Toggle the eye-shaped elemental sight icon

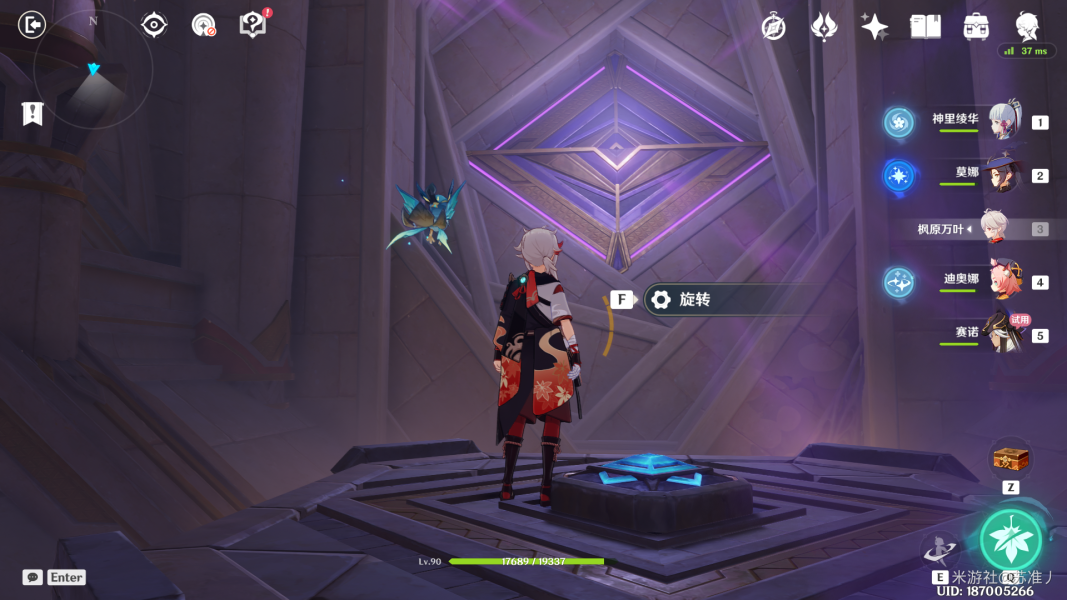[x=154, y=24]
